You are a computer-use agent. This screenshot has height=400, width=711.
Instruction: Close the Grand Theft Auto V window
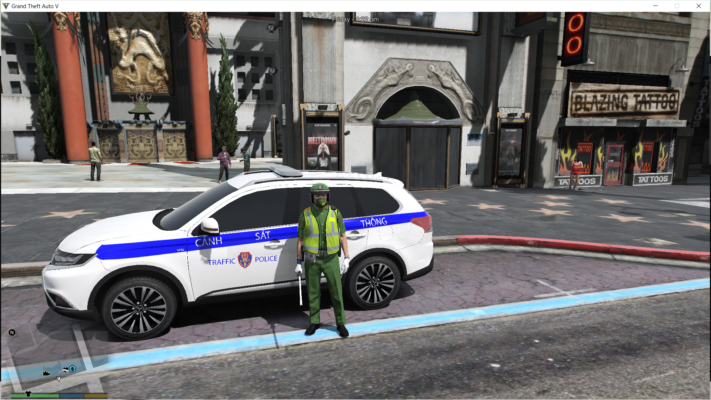click(x=697, y=6)
